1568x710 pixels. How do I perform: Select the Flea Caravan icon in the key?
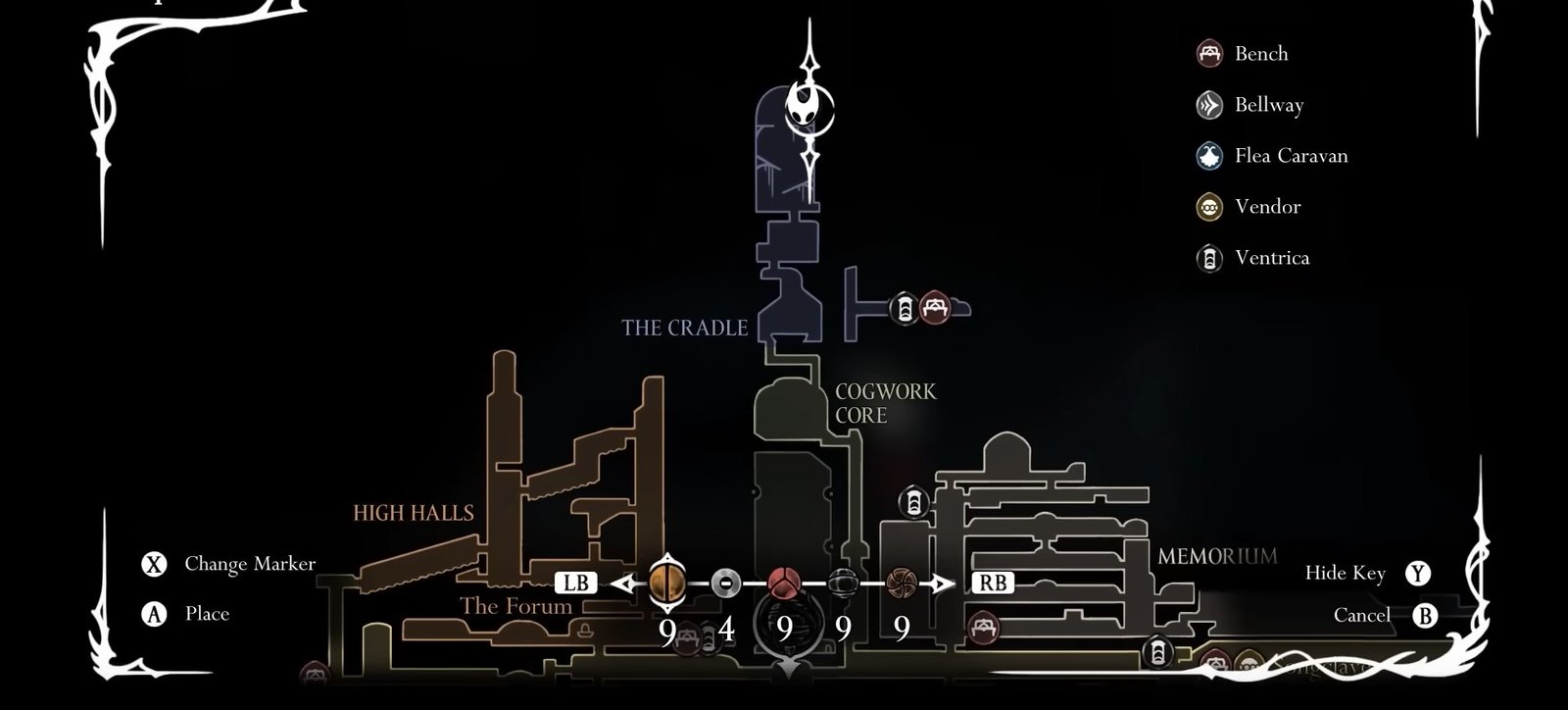click(1207, 155)
